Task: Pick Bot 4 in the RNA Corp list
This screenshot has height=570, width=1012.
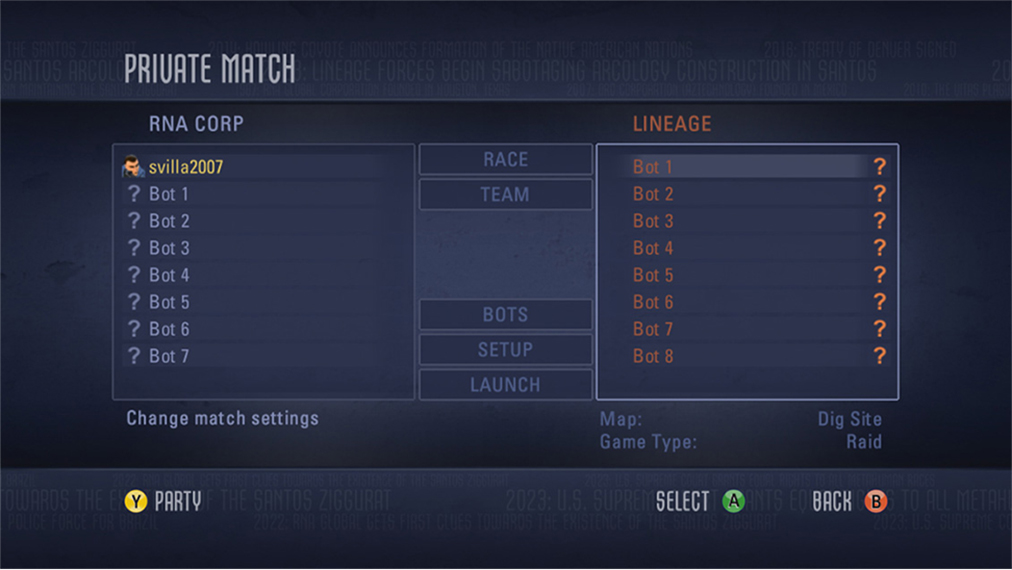Action: click(169, 275)
